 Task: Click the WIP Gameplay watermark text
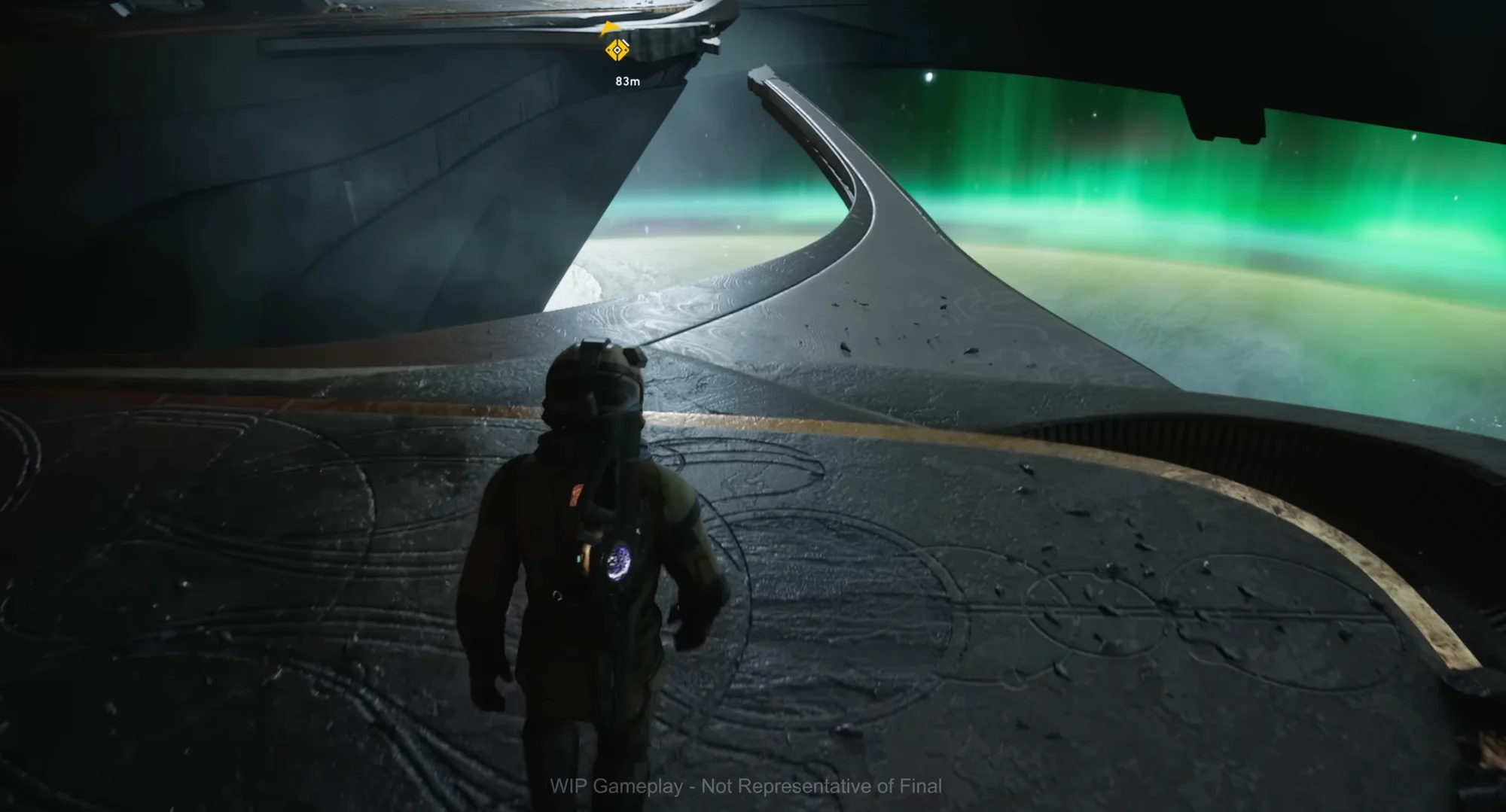(745, 785)
